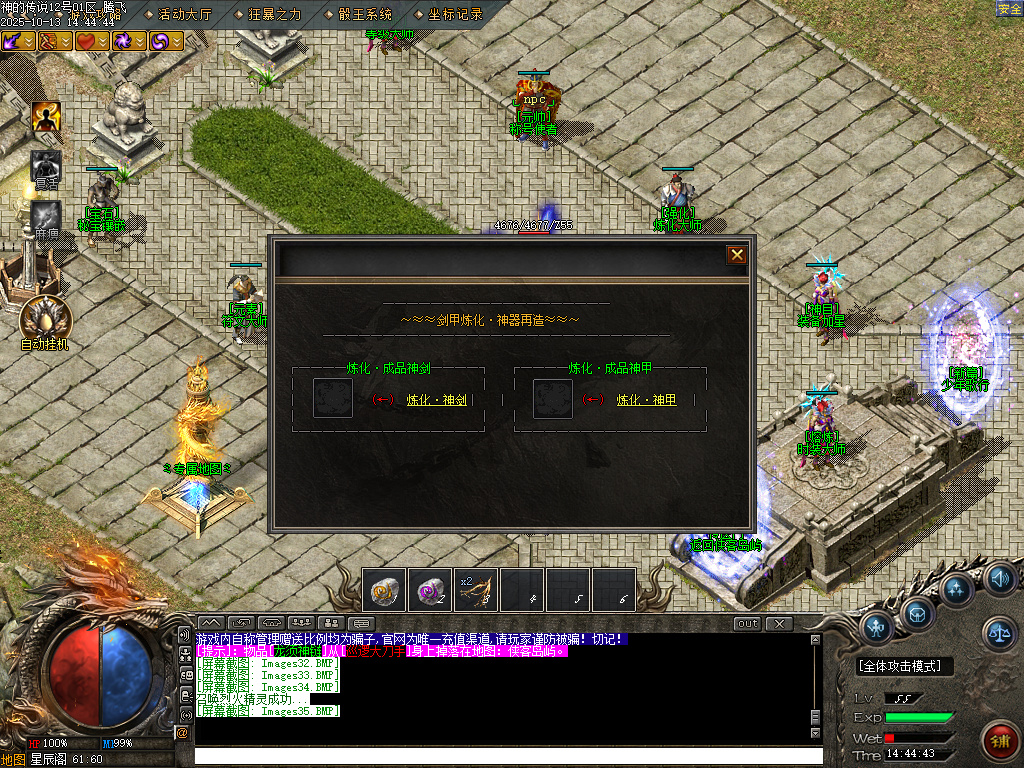Select the orange stone in hotbar slot one
This screenshot has width=1024, height=768.
tap(384, 590)
